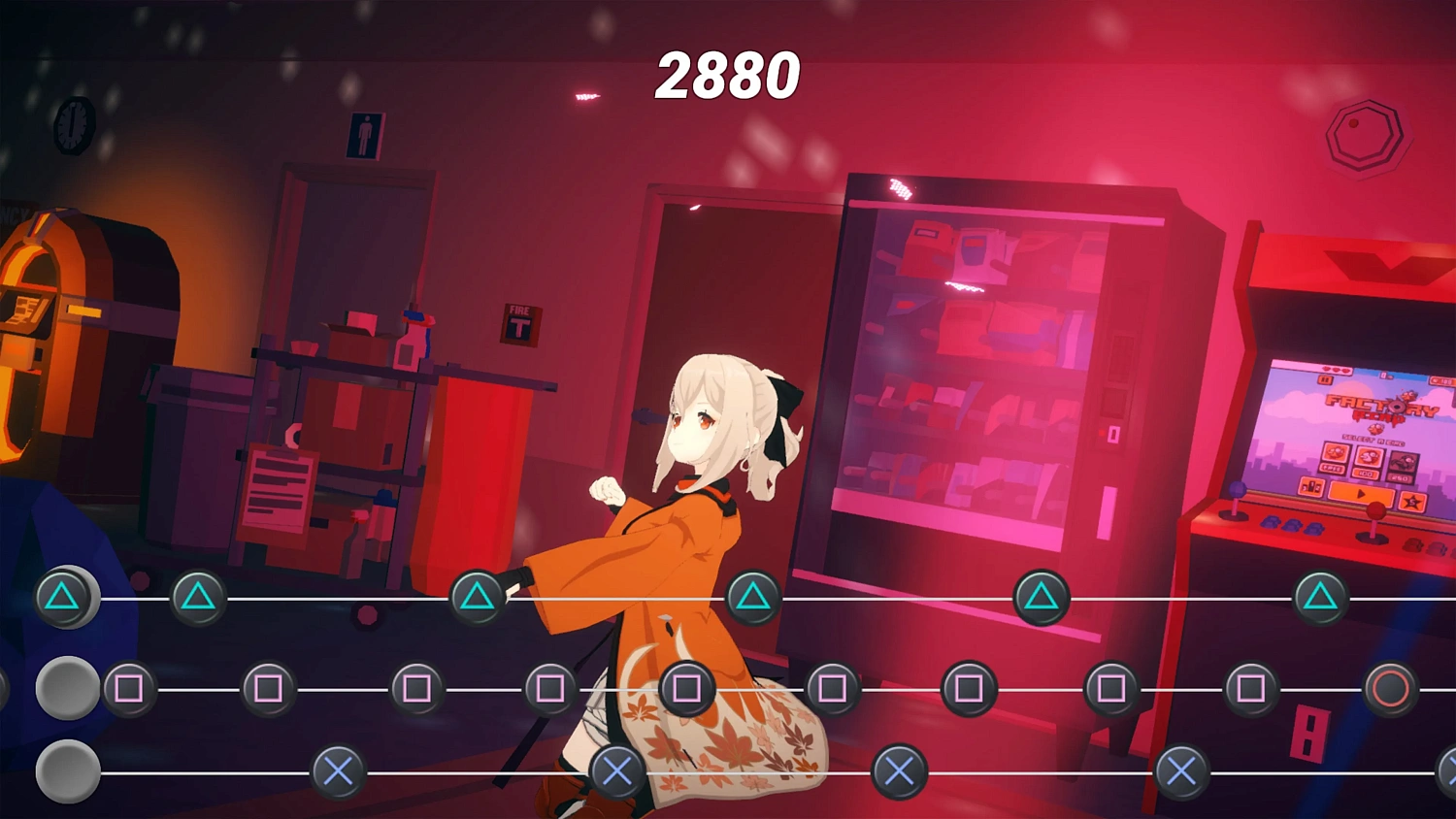Click the restroom sign above the door
1456x819 pixels.
pyautogui.click(x=364, y=137)
